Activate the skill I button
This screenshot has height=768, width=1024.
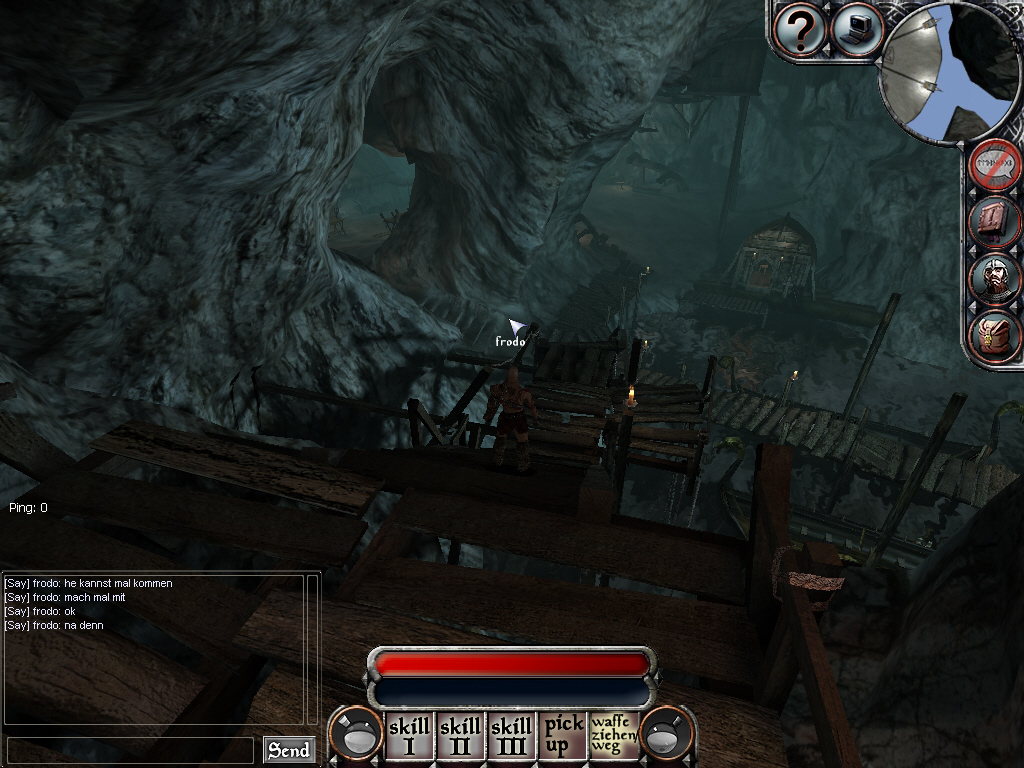point(408,736)
